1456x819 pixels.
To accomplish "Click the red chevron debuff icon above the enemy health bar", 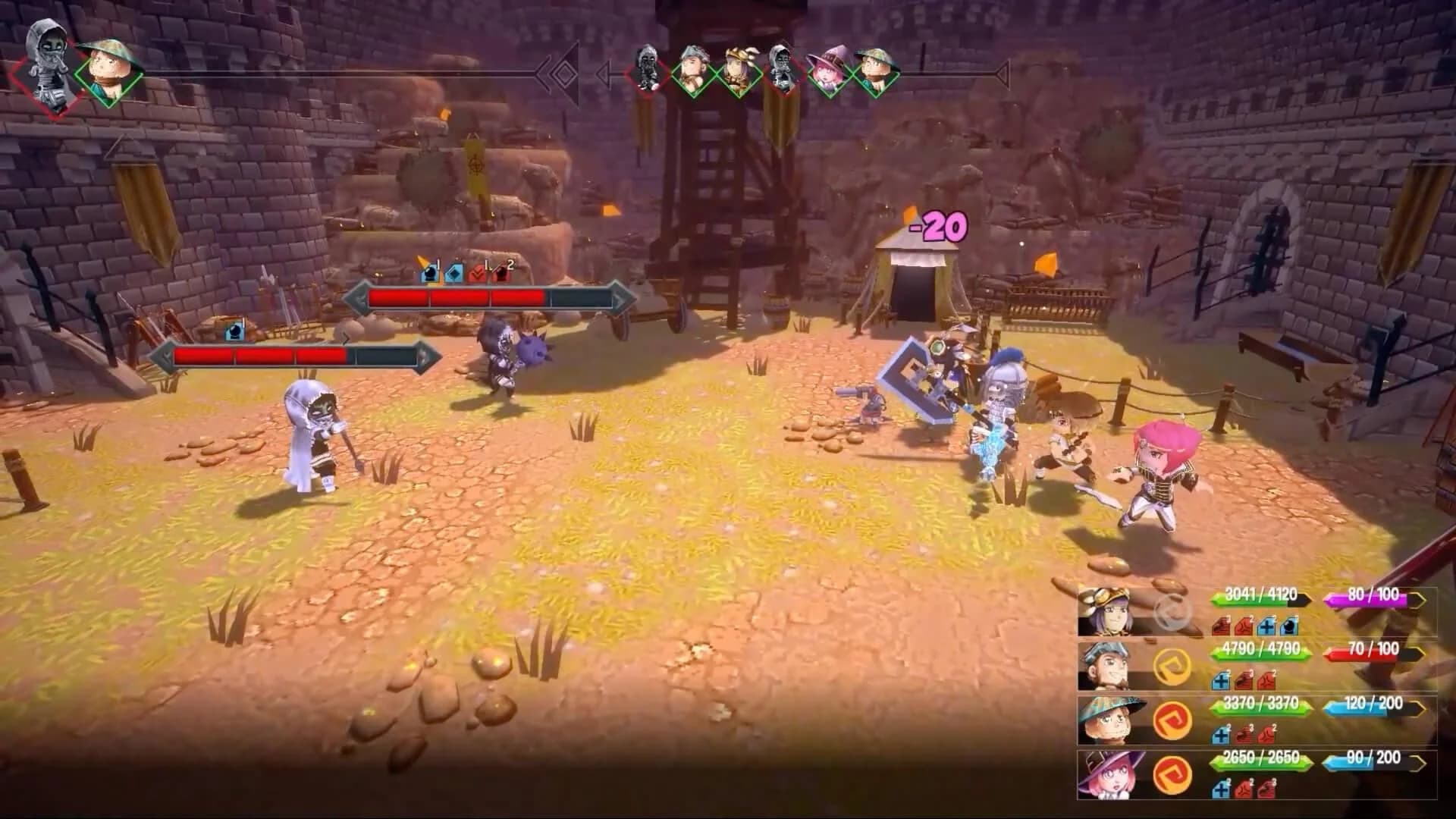I will (477, 275).
